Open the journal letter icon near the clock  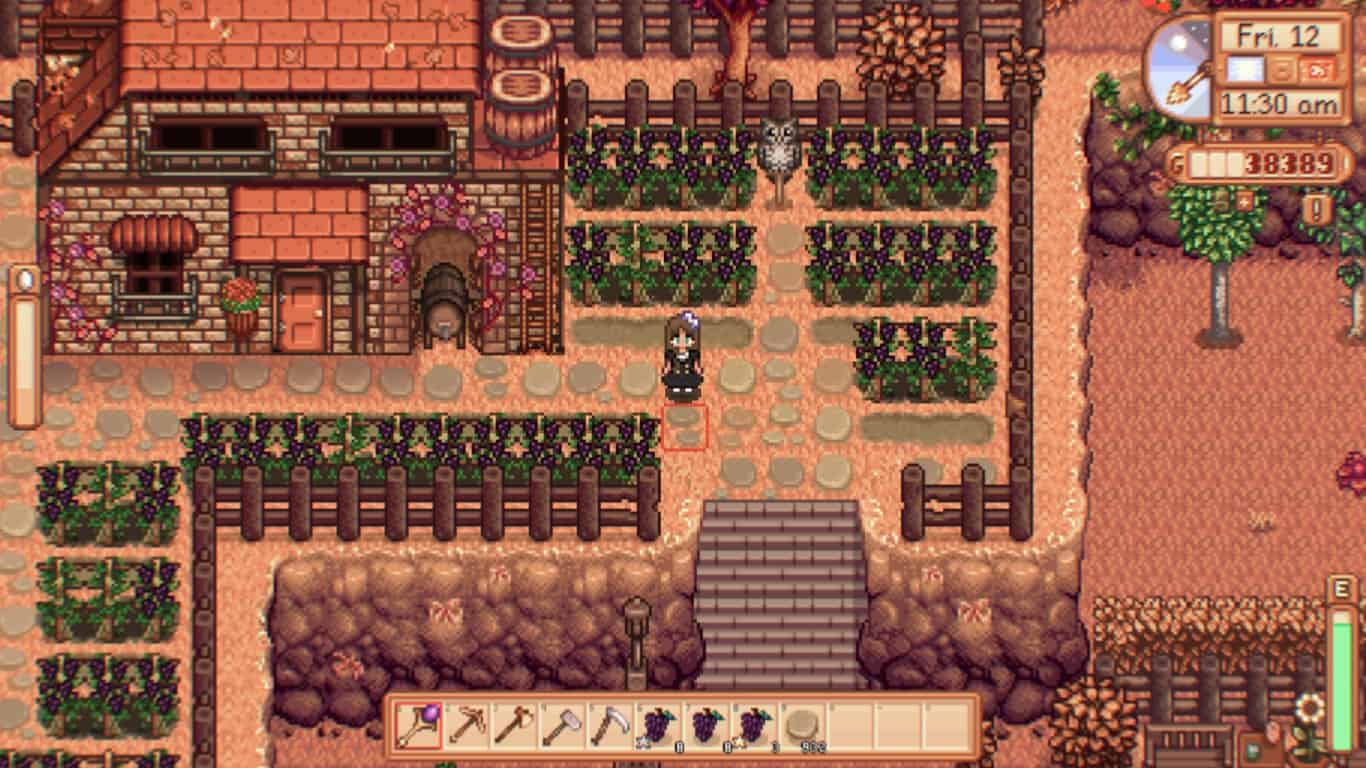click(1280, 70)
